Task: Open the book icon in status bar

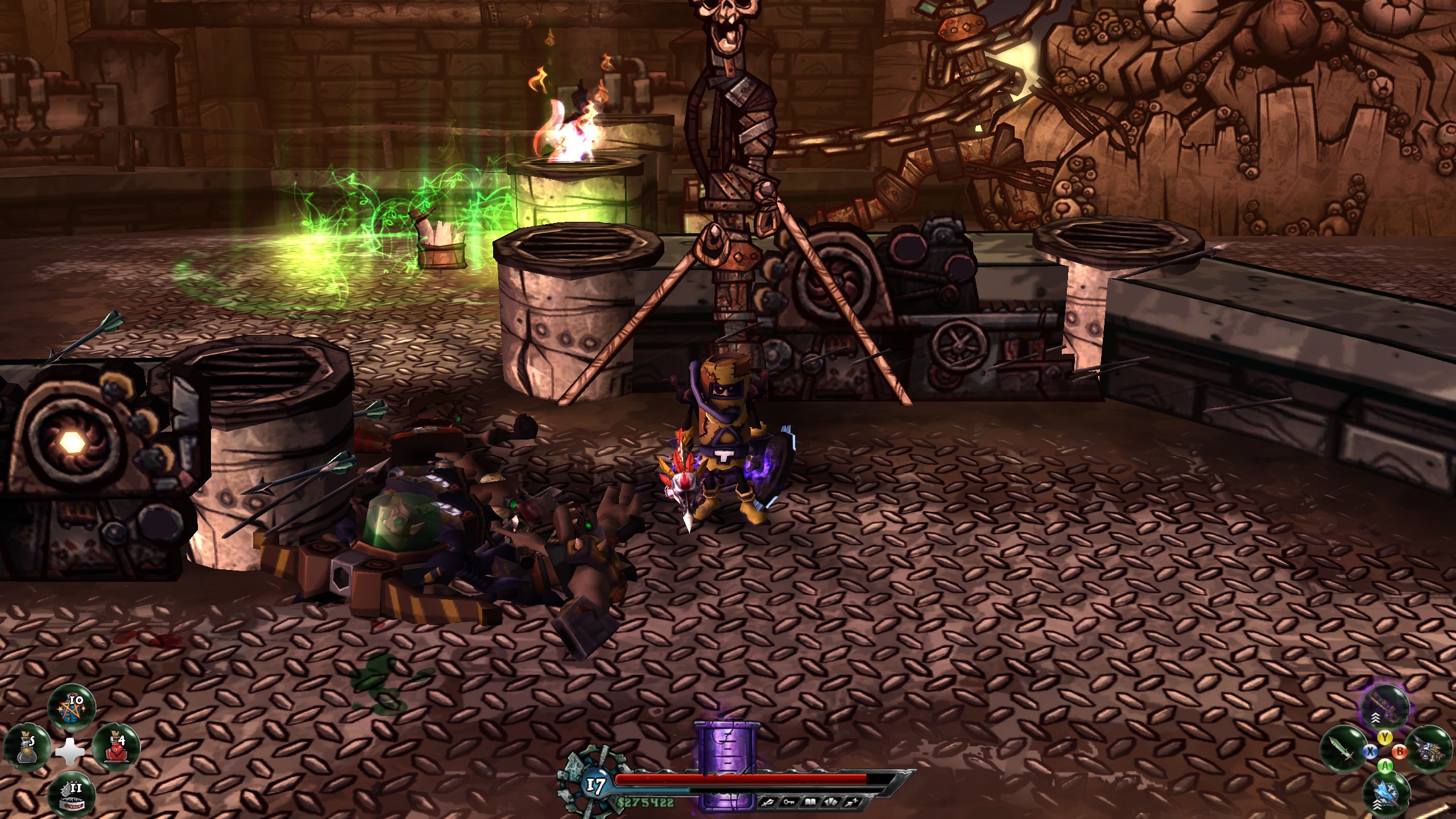Action: point(811,803)
